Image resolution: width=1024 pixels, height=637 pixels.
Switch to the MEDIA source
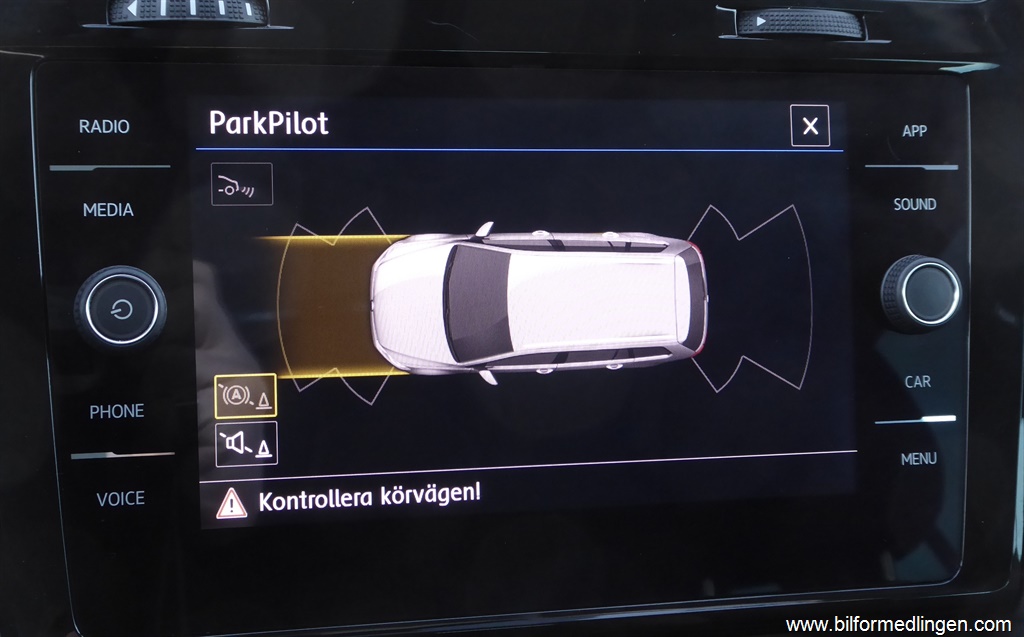pyautogui.click(x=108, y=210)
